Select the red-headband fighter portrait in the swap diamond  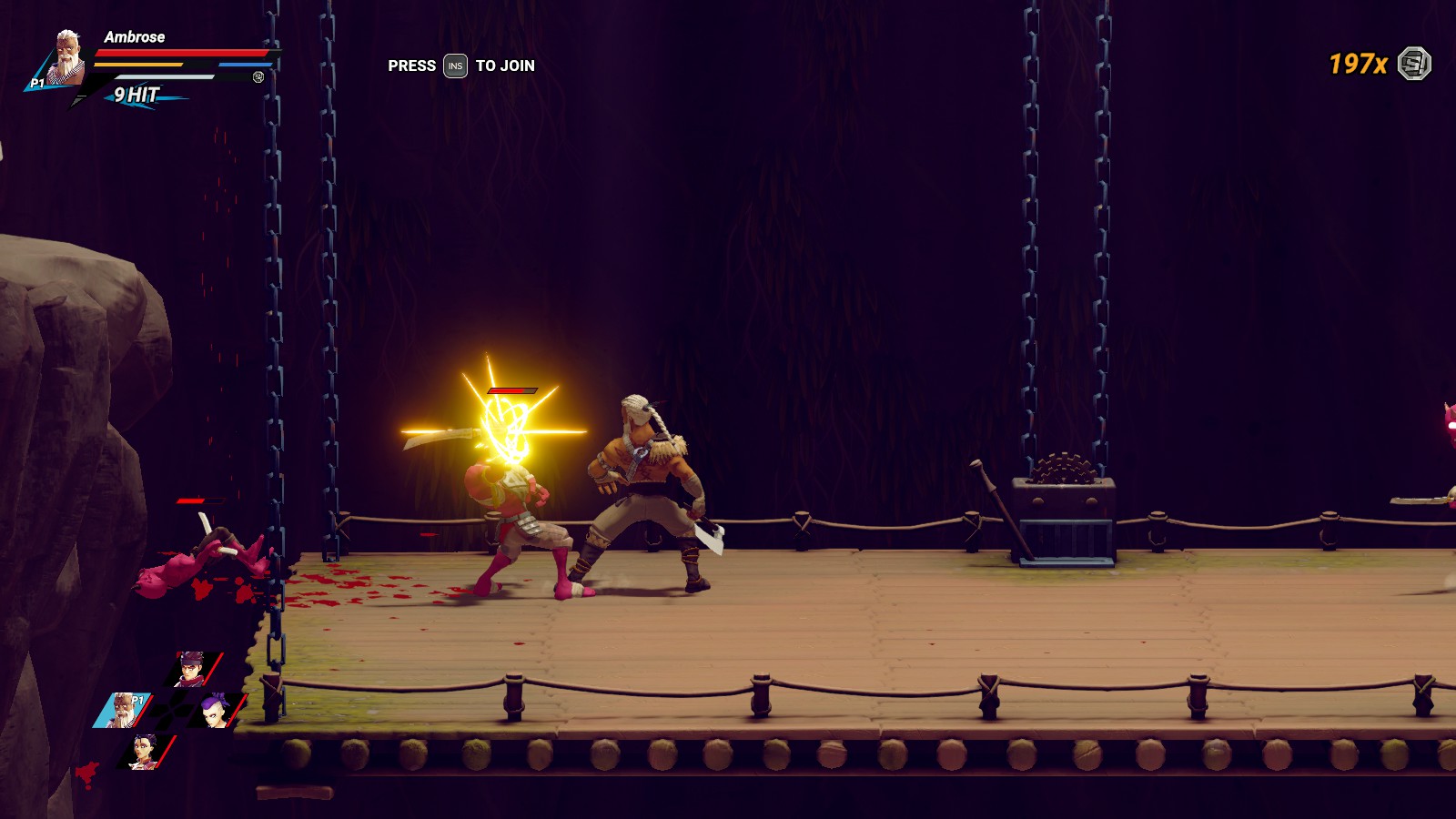189,668
